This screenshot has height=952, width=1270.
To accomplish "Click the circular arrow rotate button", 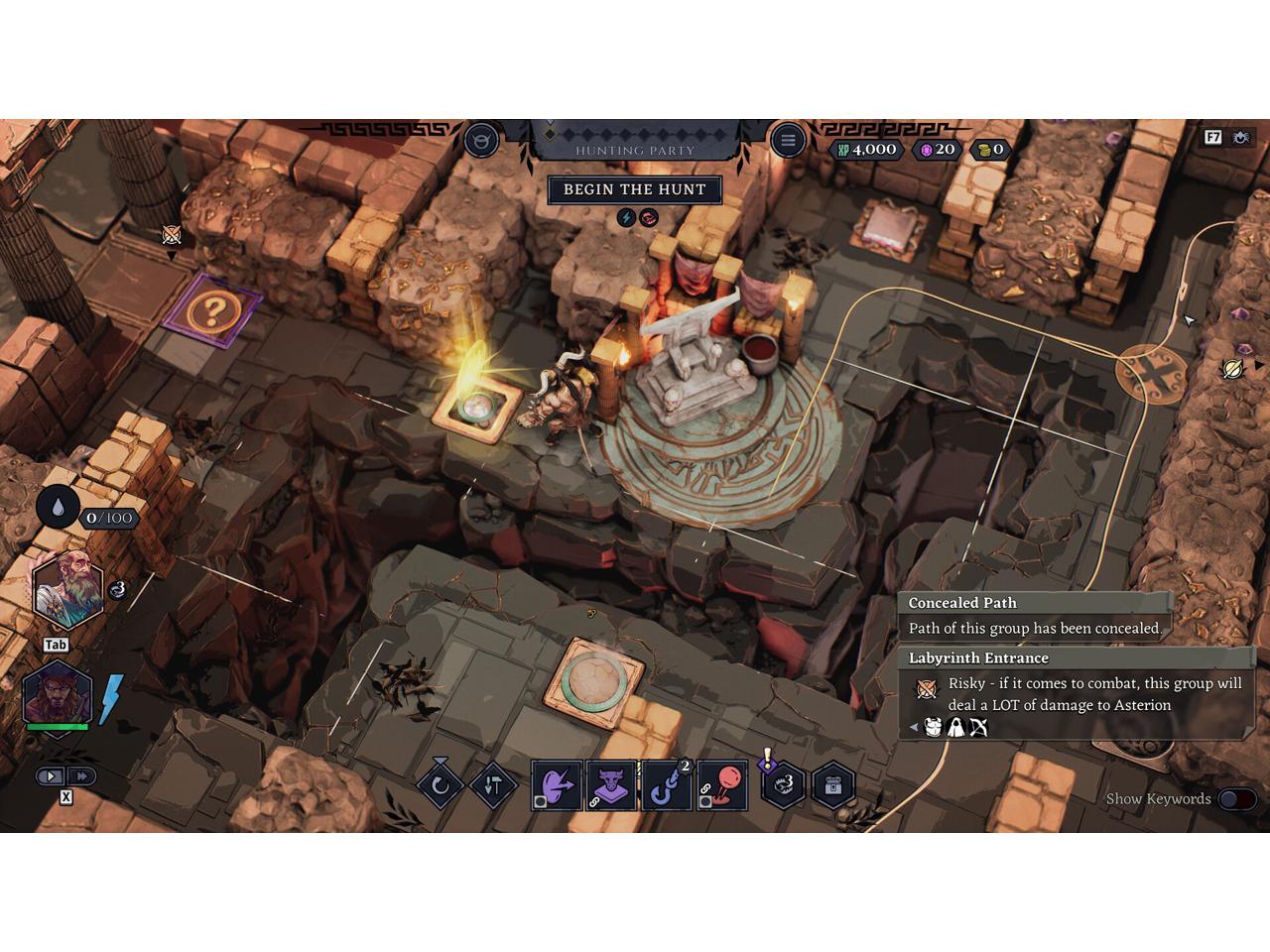I will point(441,786).
